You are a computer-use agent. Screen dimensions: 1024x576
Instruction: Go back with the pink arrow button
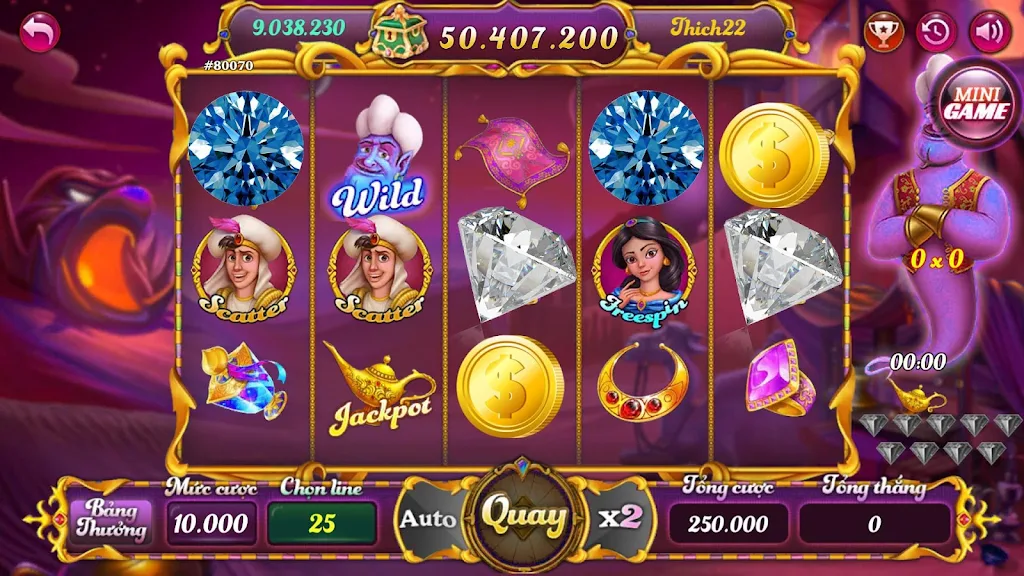point(40,33)
